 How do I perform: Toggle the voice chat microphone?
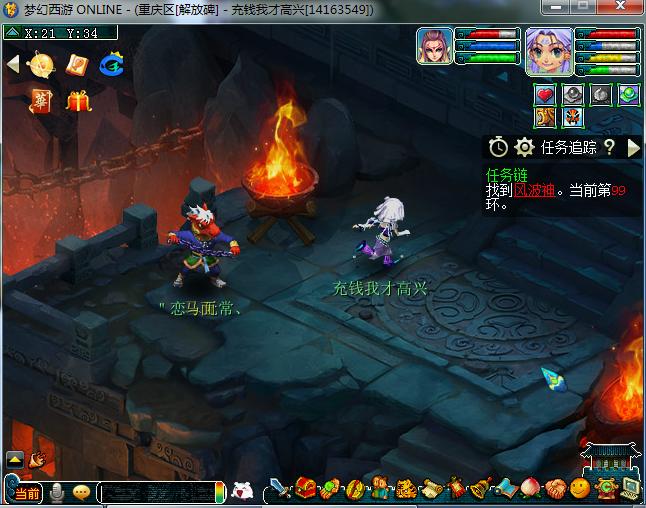[57, 493]
